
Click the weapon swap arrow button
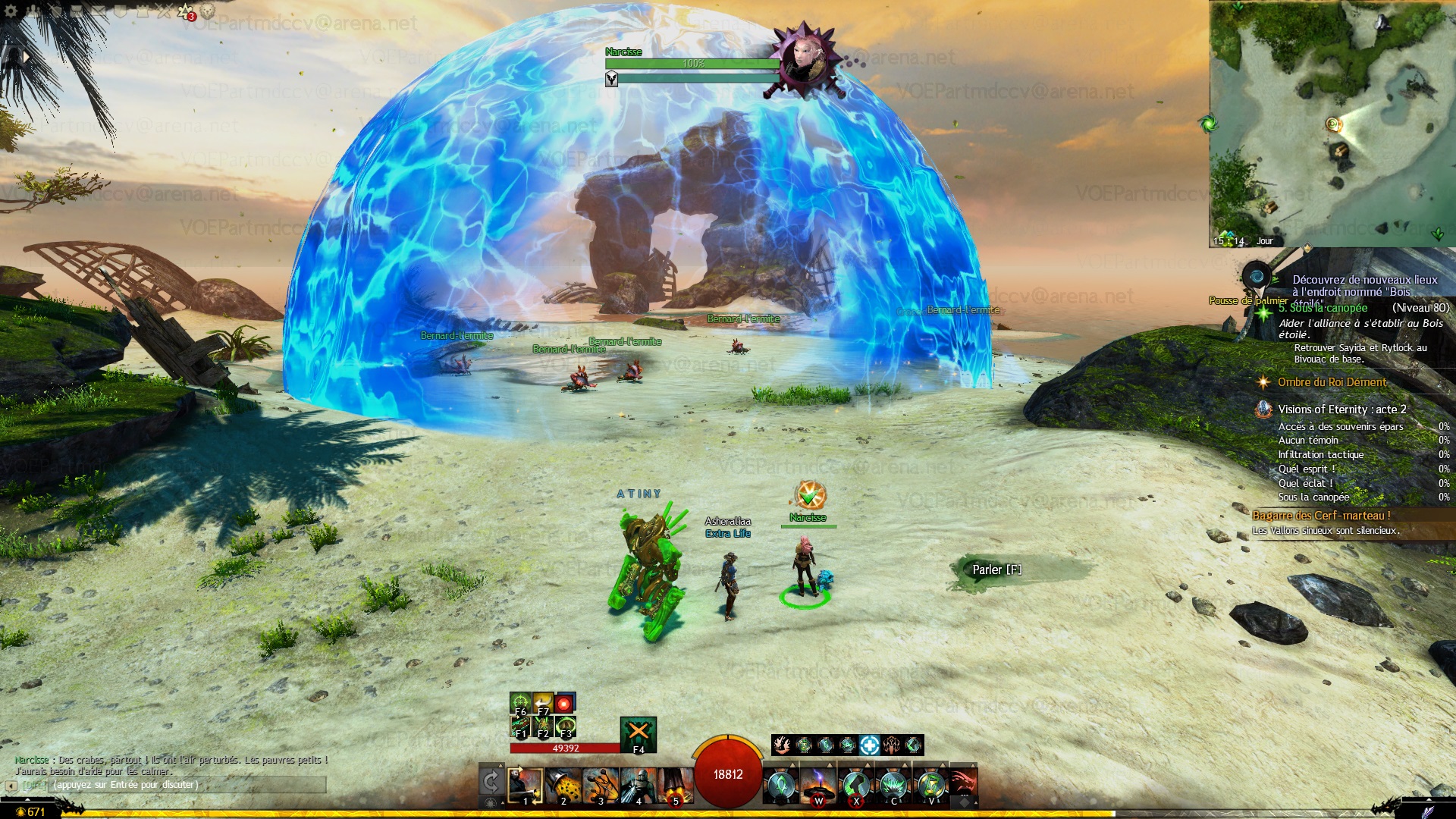pyautogui.click(x=491, y=782)
